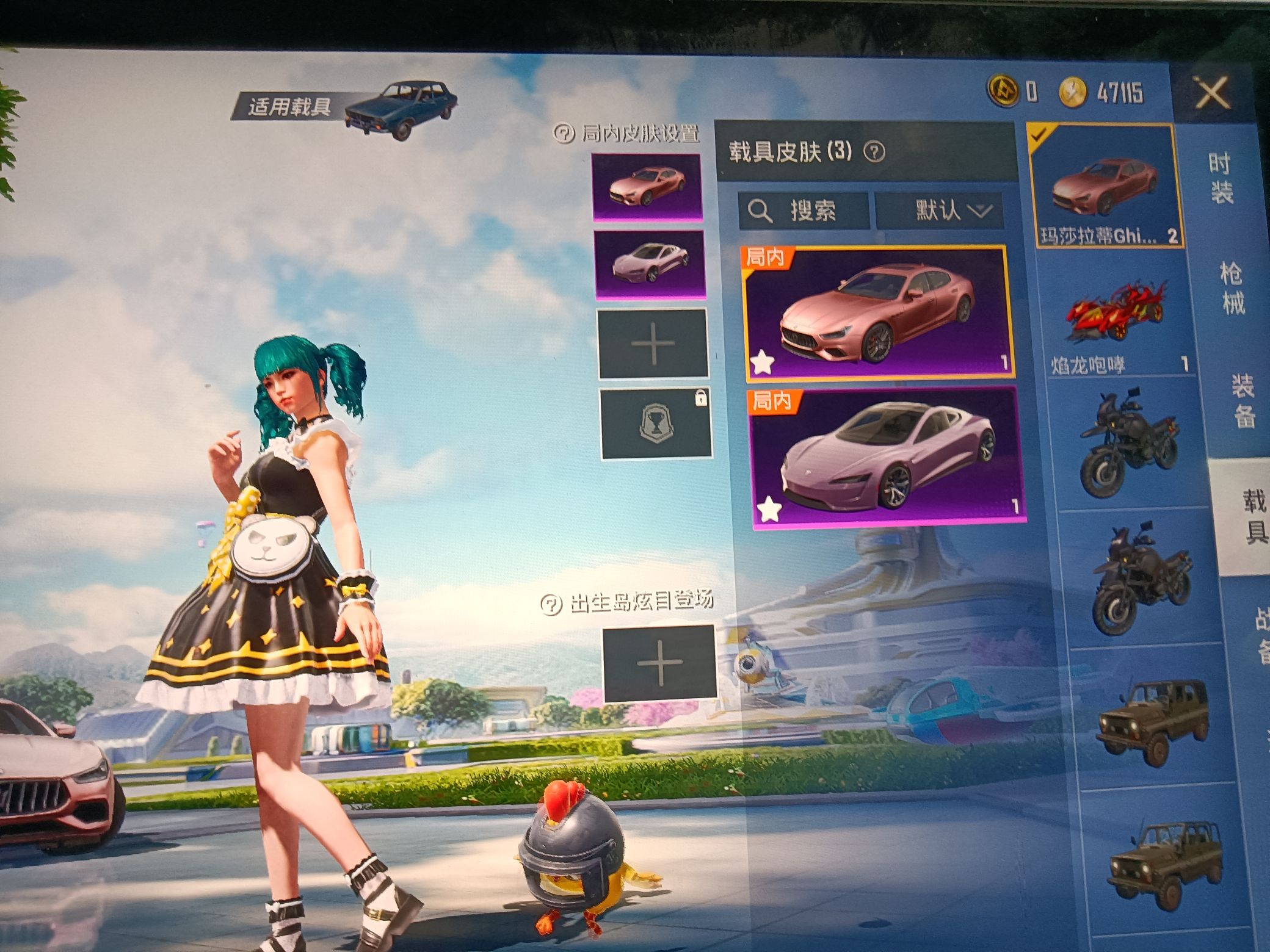Select the pink Maserati skin card
The height and width of the screenshot is (952, 1270).
[877, 311]
